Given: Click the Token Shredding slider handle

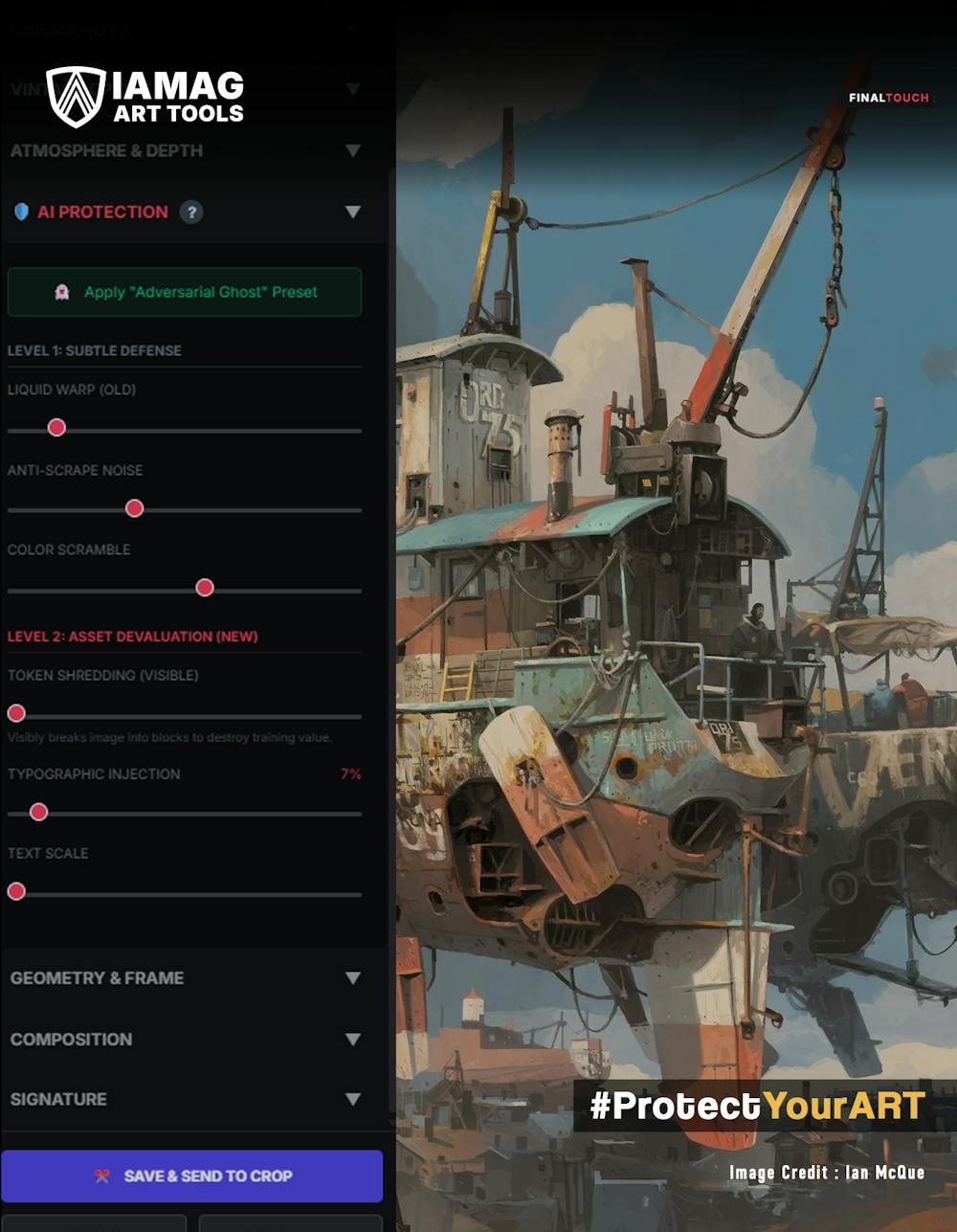Looking at the screenshot, I should pos(16,713).
